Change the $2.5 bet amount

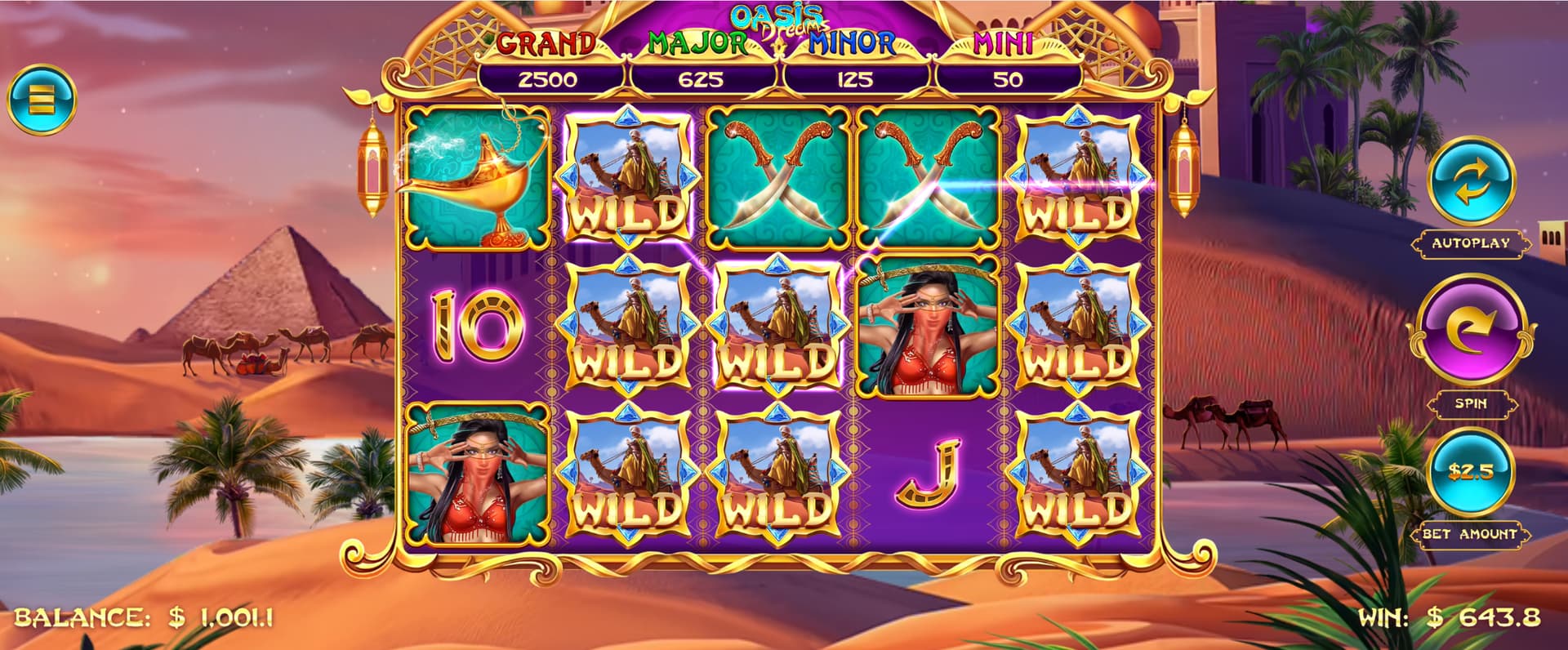click(1470, 472)
